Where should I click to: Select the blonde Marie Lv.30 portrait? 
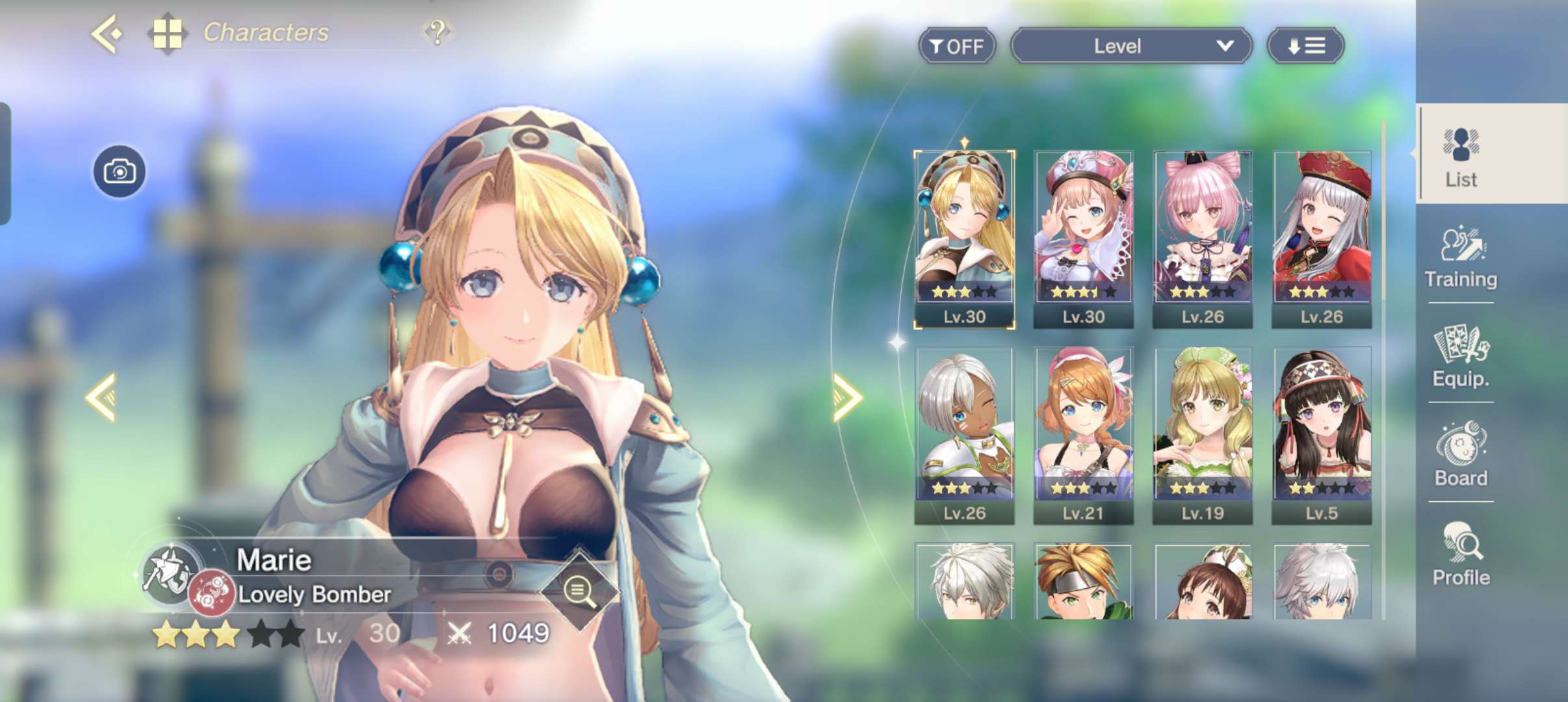point(964,239)
